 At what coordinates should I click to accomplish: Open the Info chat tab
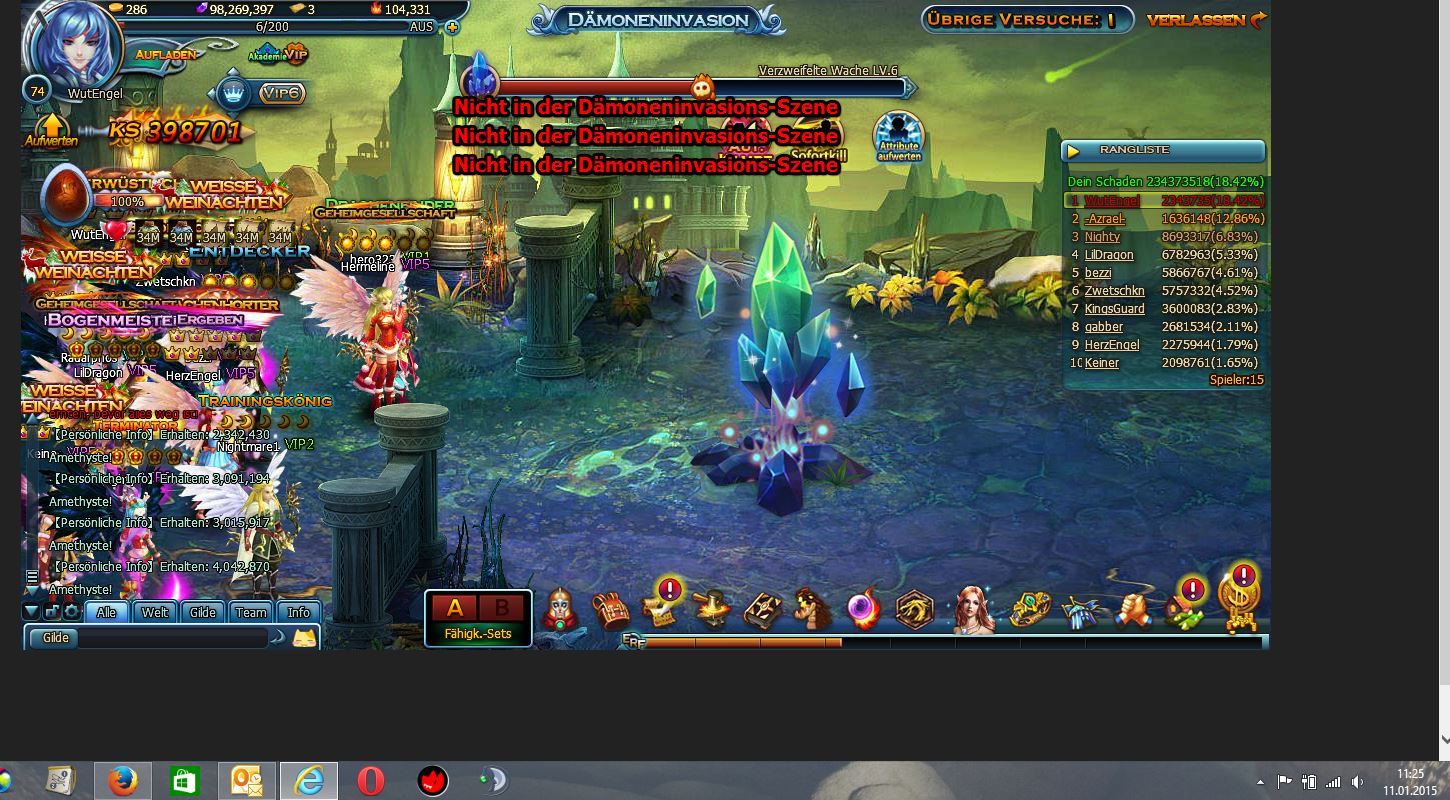point(299,612)
